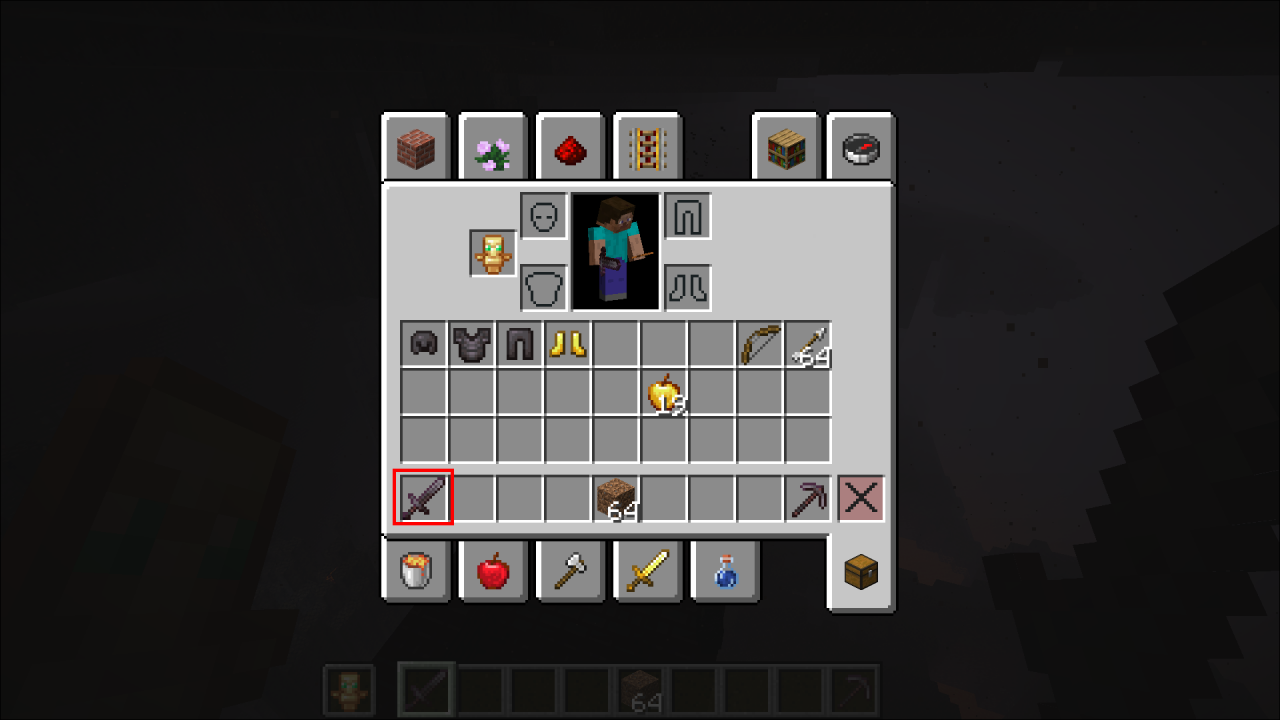Open the search tab with the compass icon
Screen dimensions: 1280x720
860,145
